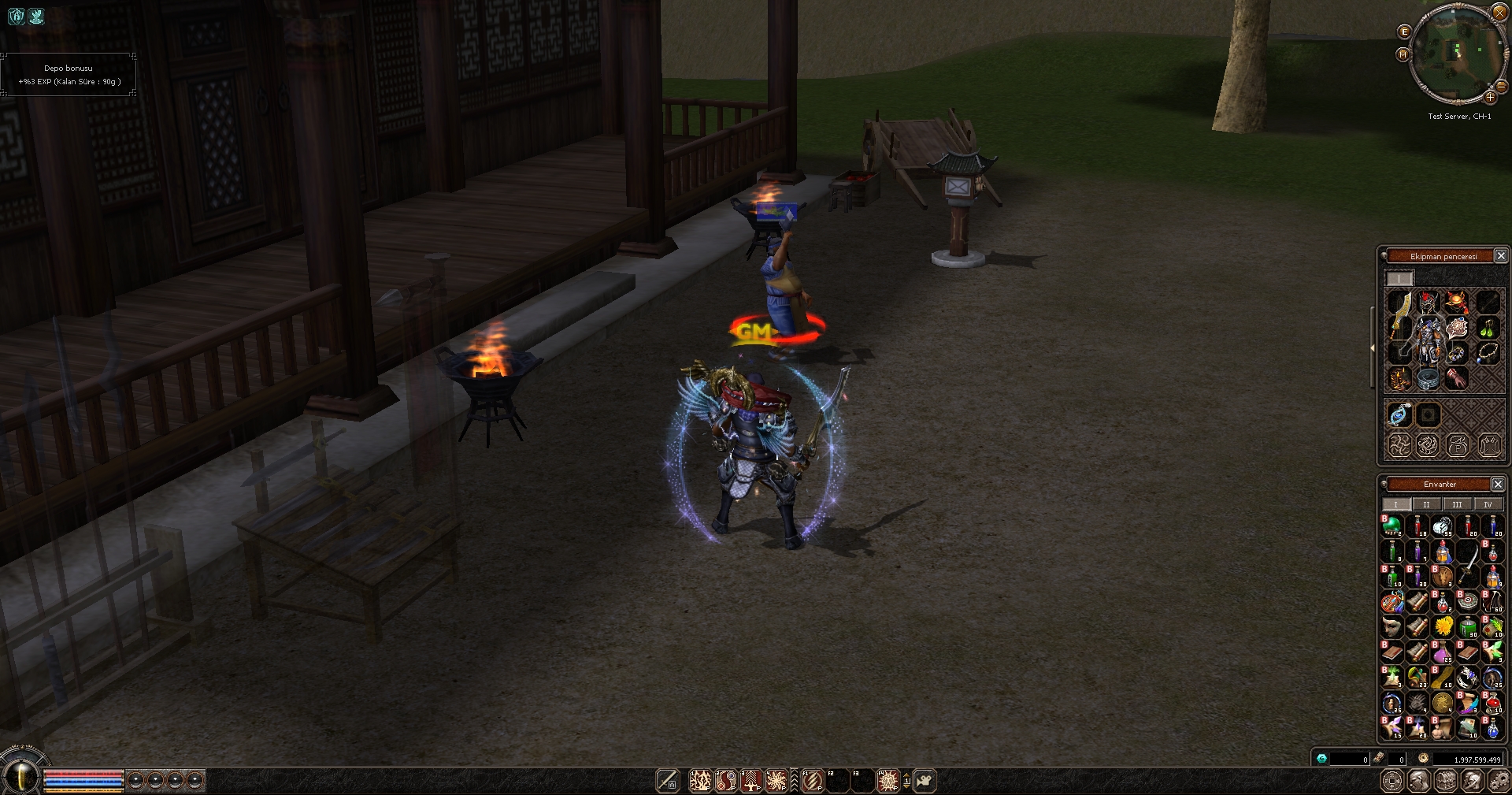Open the treasure chest inventory button
Image resolution: width=1512 pixels, height=795 pixels.
click(x=1444, y=781)
